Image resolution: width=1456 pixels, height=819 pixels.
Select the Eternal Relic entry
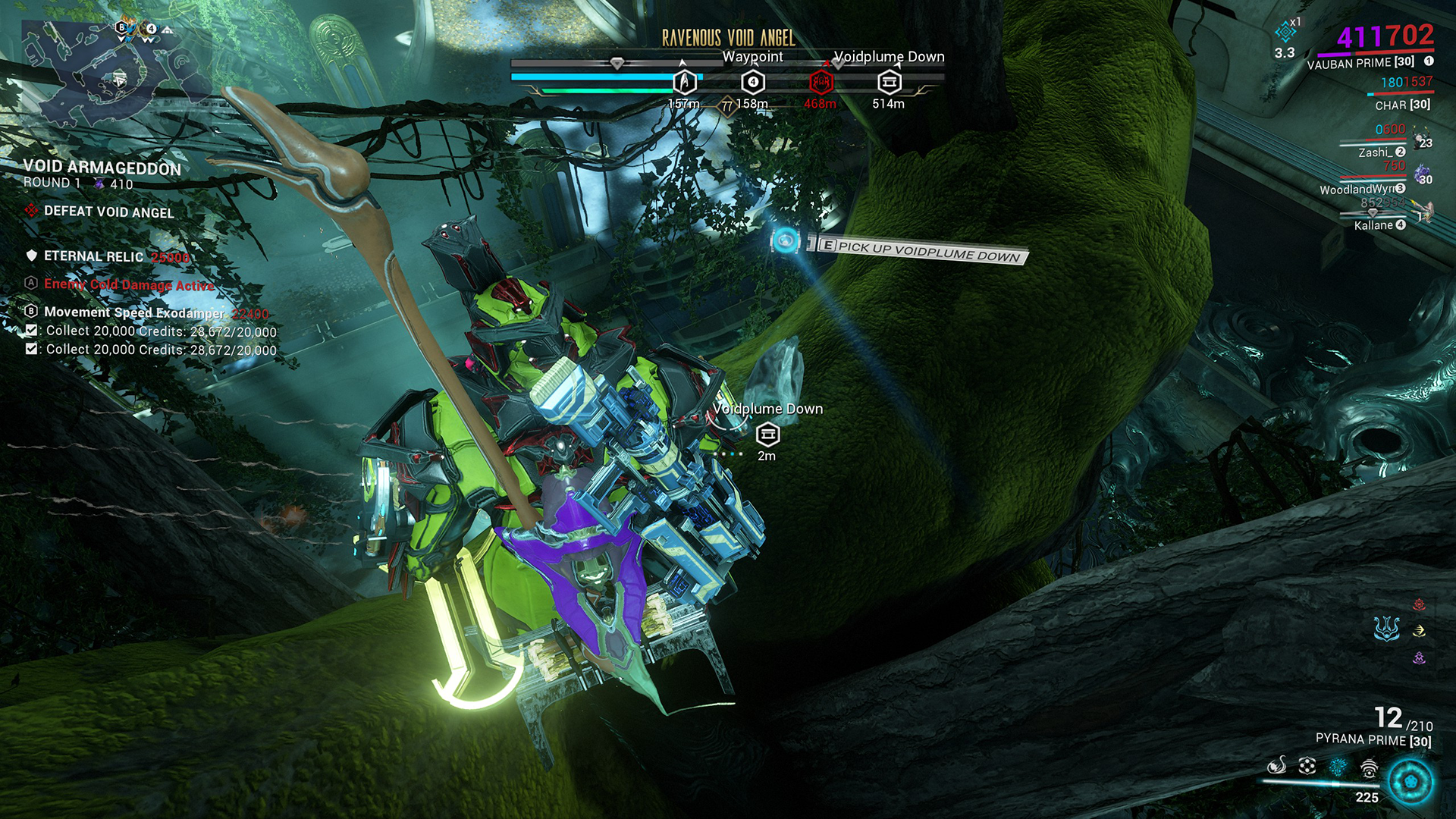(x=93, y=256)
